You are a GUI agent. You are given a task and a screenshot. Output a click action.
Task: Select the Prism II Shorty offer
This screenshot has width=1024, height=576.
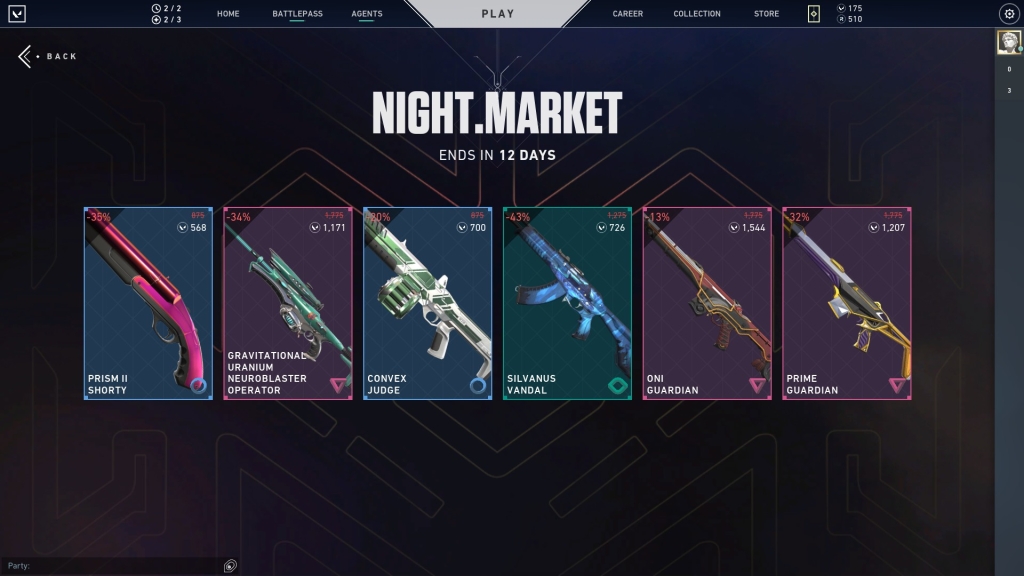coord(148,303)
